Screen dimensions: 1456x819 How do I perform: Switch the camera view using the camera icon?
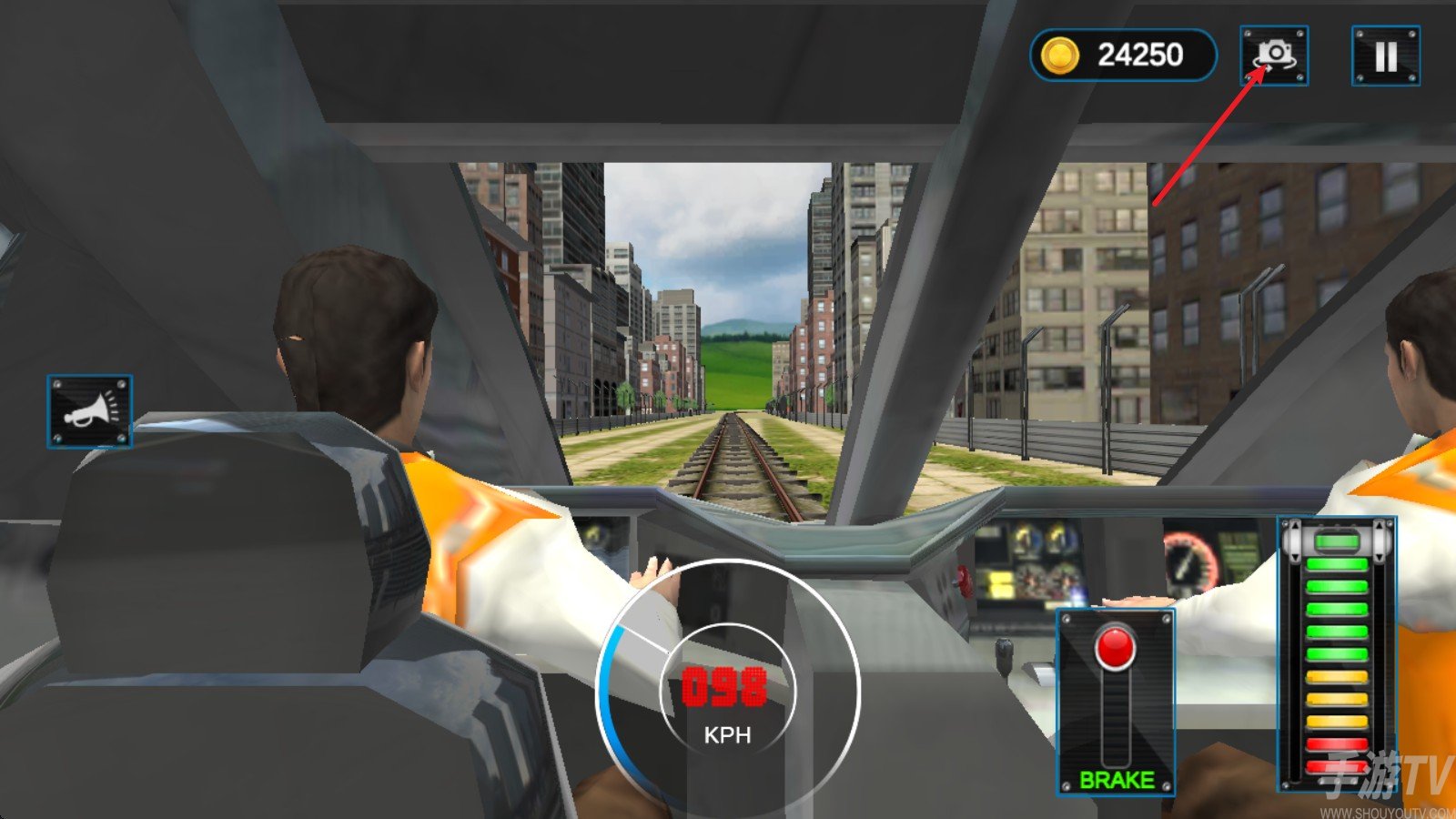1274,56
